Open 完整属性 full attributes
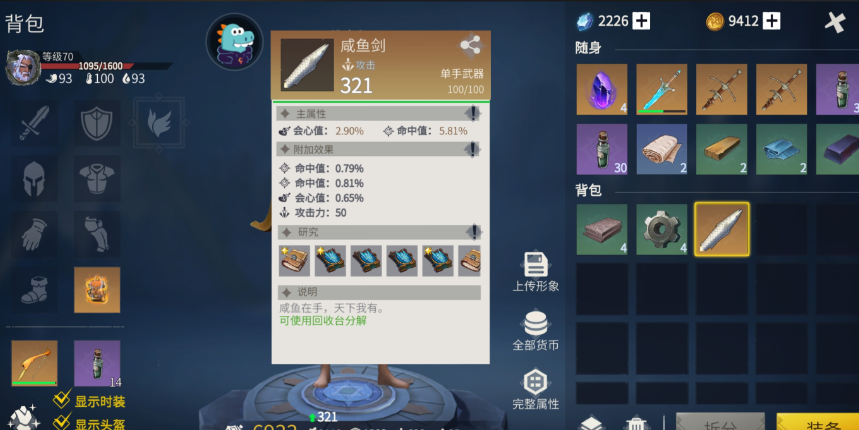The height and width of the screenshot is (430, 859). pyautogui.click(x=535, y=389)
